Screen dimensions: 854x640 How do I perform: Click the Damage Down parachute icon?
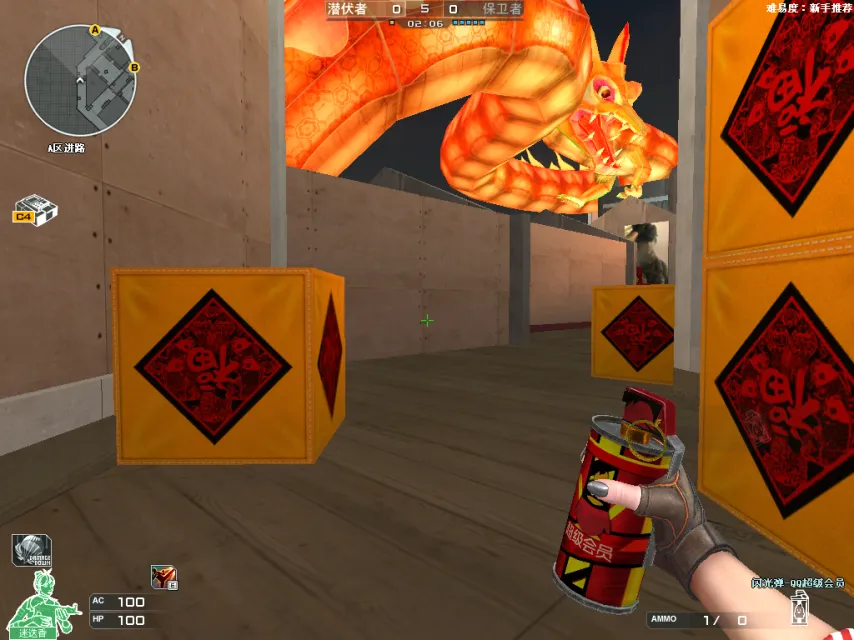point(32,550)
